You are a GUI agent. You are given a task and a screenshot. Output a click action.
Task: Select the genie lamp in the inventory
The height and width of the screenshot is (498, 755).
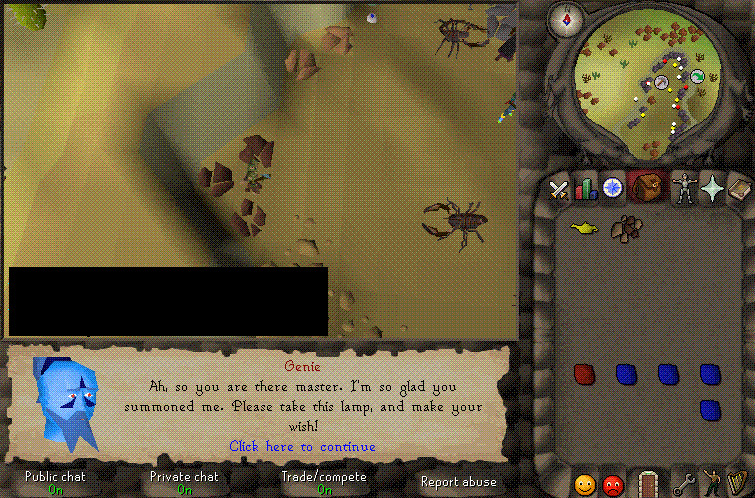[x=583, y=229]
